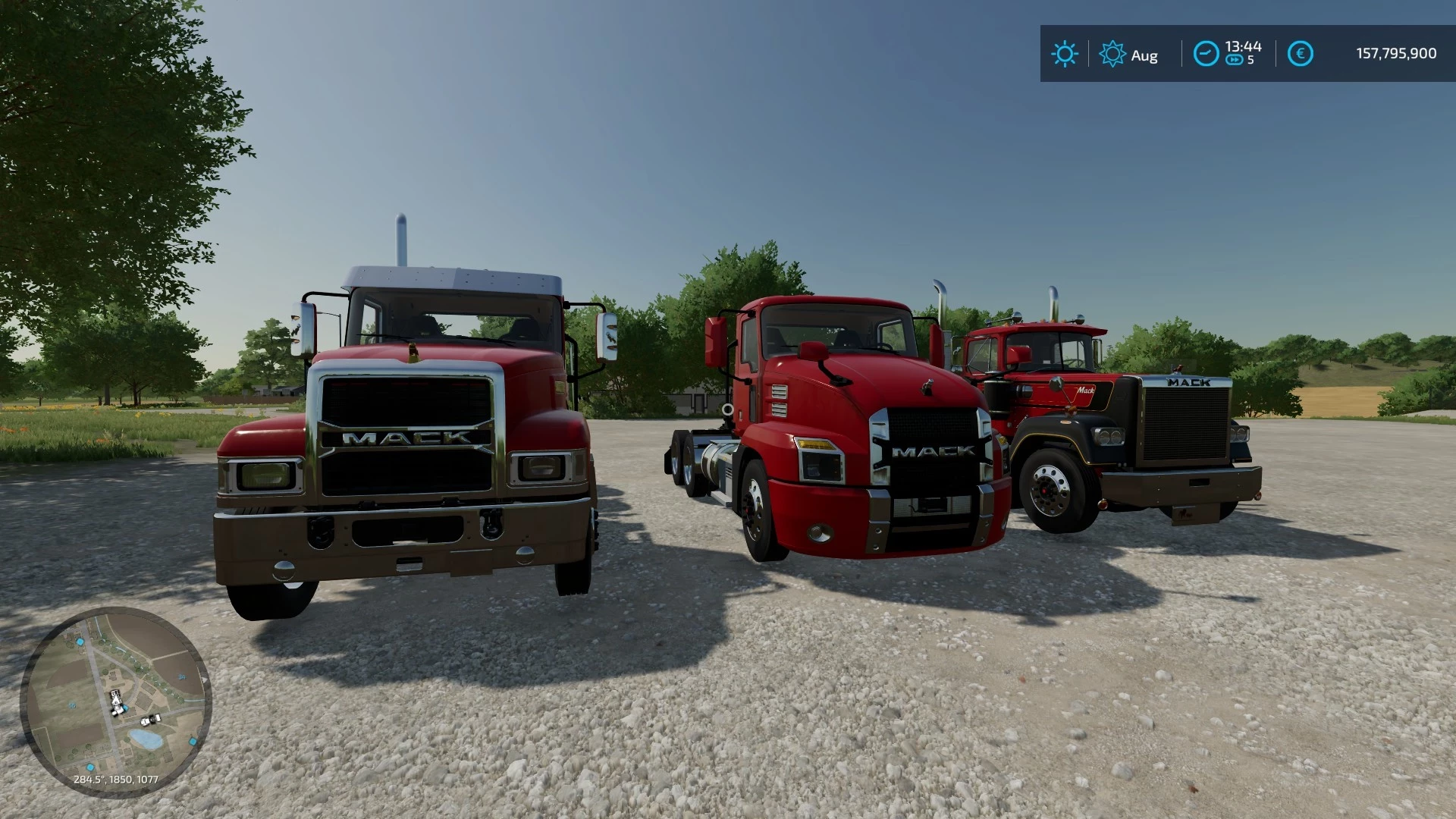This screenshot has width=1456, height=819.
Task: Toggle the time speed multiplier 5
Action: (1250, 59)
